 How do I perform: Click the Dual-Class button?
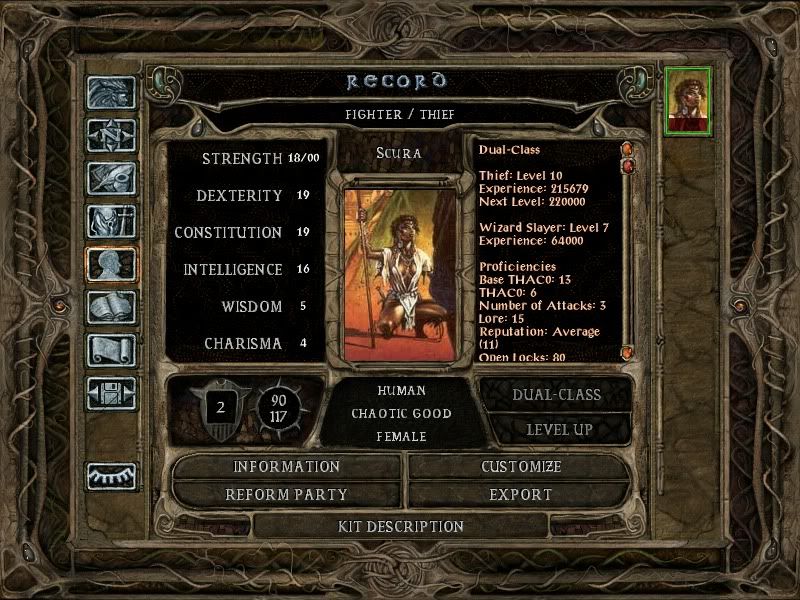click(556, 394)
